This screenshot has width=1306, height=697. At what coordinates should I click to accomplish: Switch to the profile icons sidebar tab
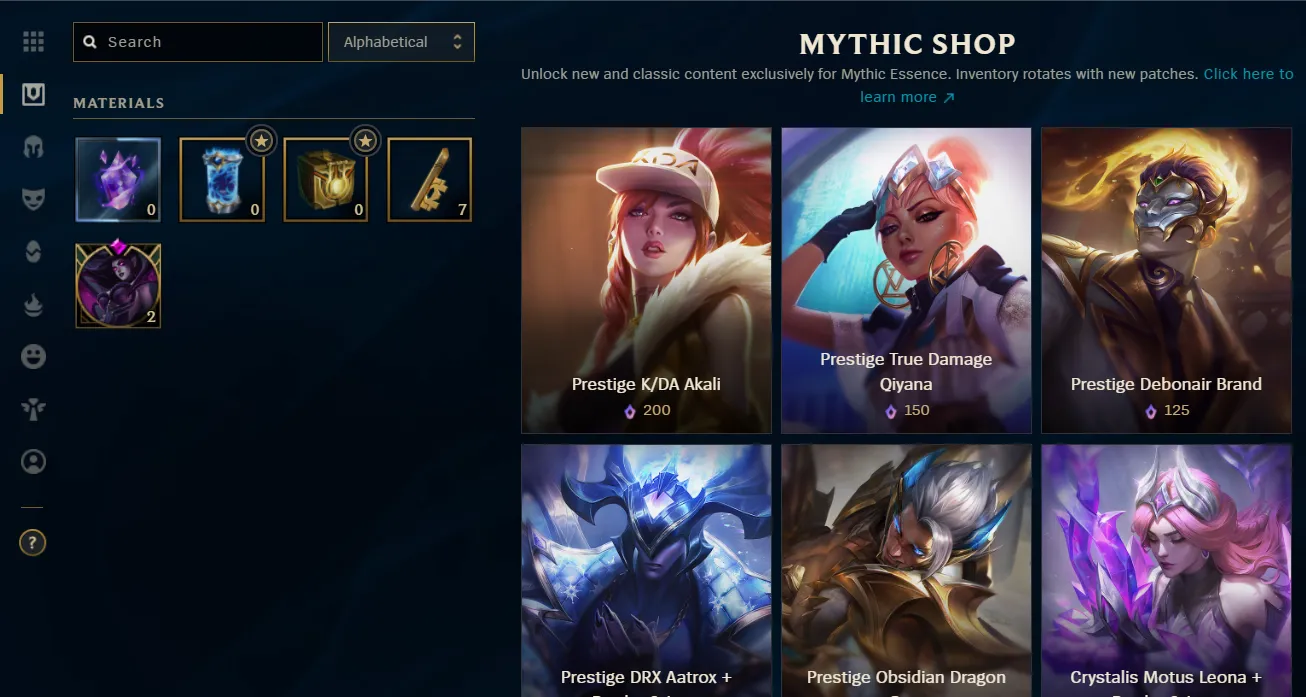point(33,462)
